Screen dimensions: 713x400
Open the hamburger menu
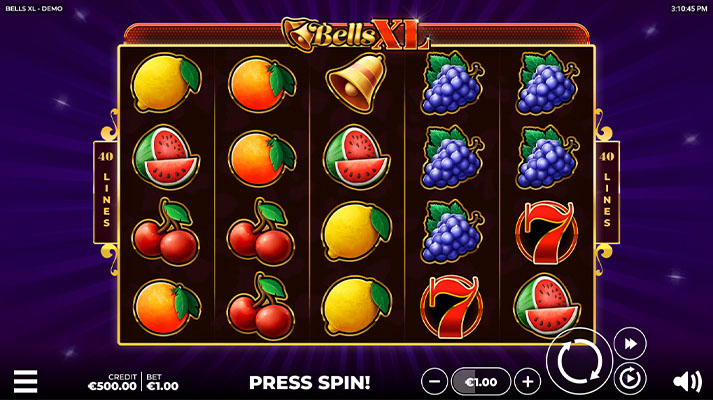point(25,381)
